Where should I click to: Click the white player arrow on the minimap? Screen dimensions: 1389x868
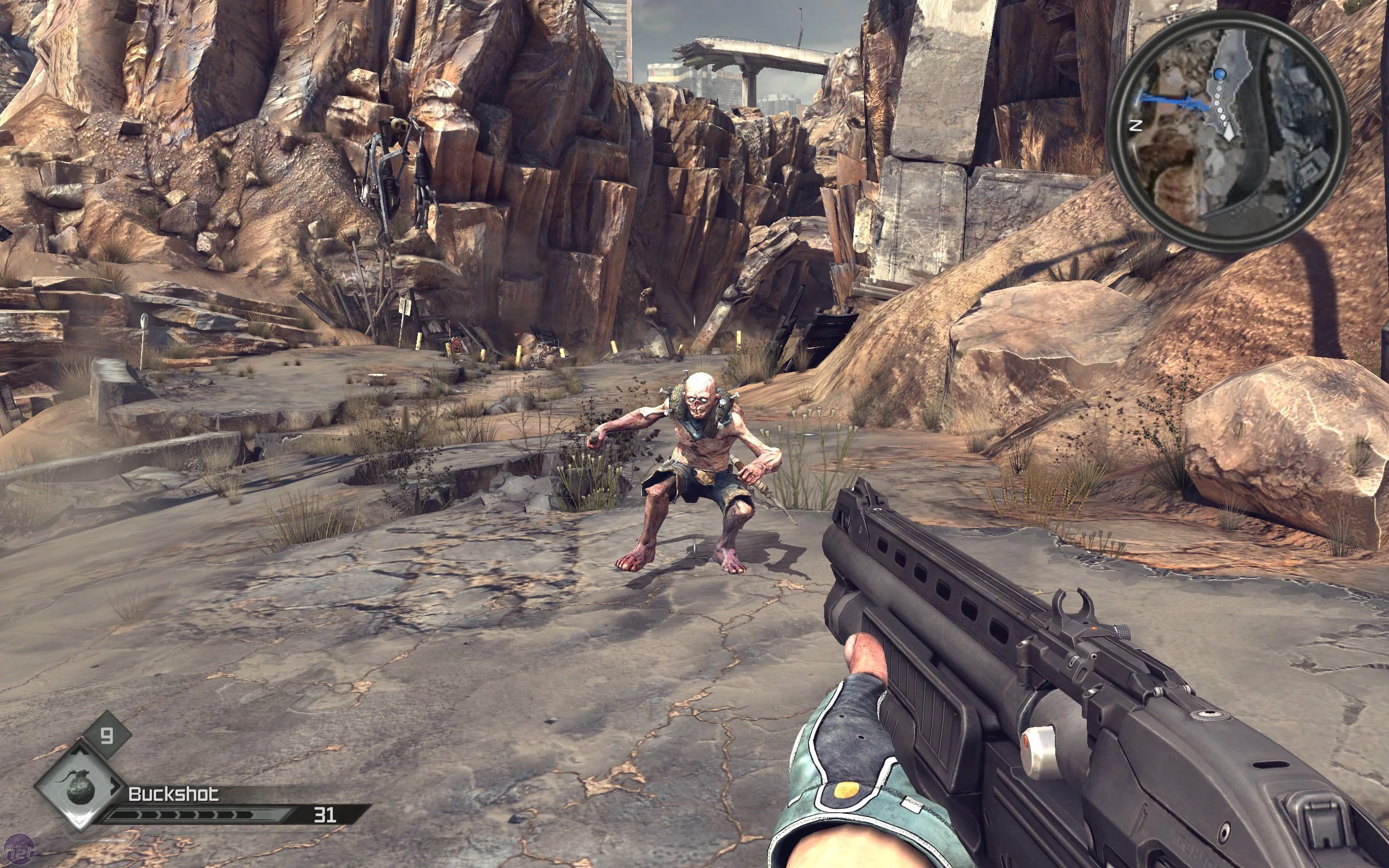1228,134
